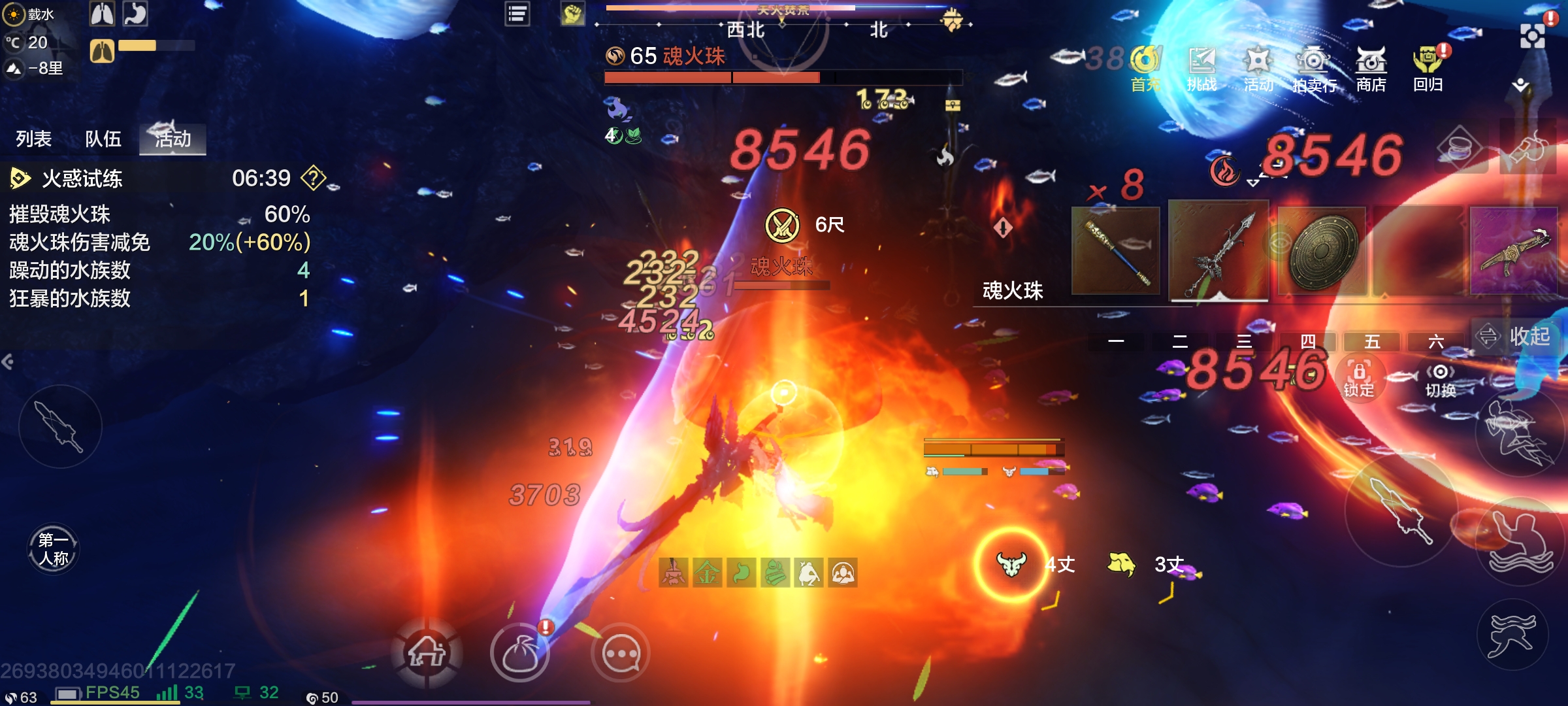Switch to the 列表 tab
Screen dimensions: 1568x706
tap(34, 139)
